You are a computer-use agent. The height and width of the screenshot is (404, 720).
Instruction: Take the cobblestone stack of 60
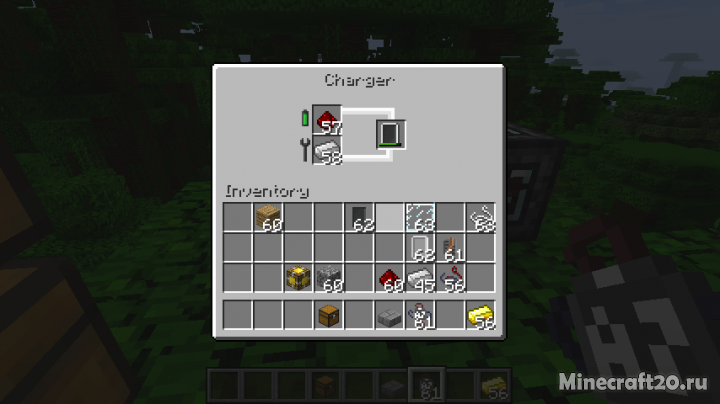pyautogui.click(x=328, y=277)
